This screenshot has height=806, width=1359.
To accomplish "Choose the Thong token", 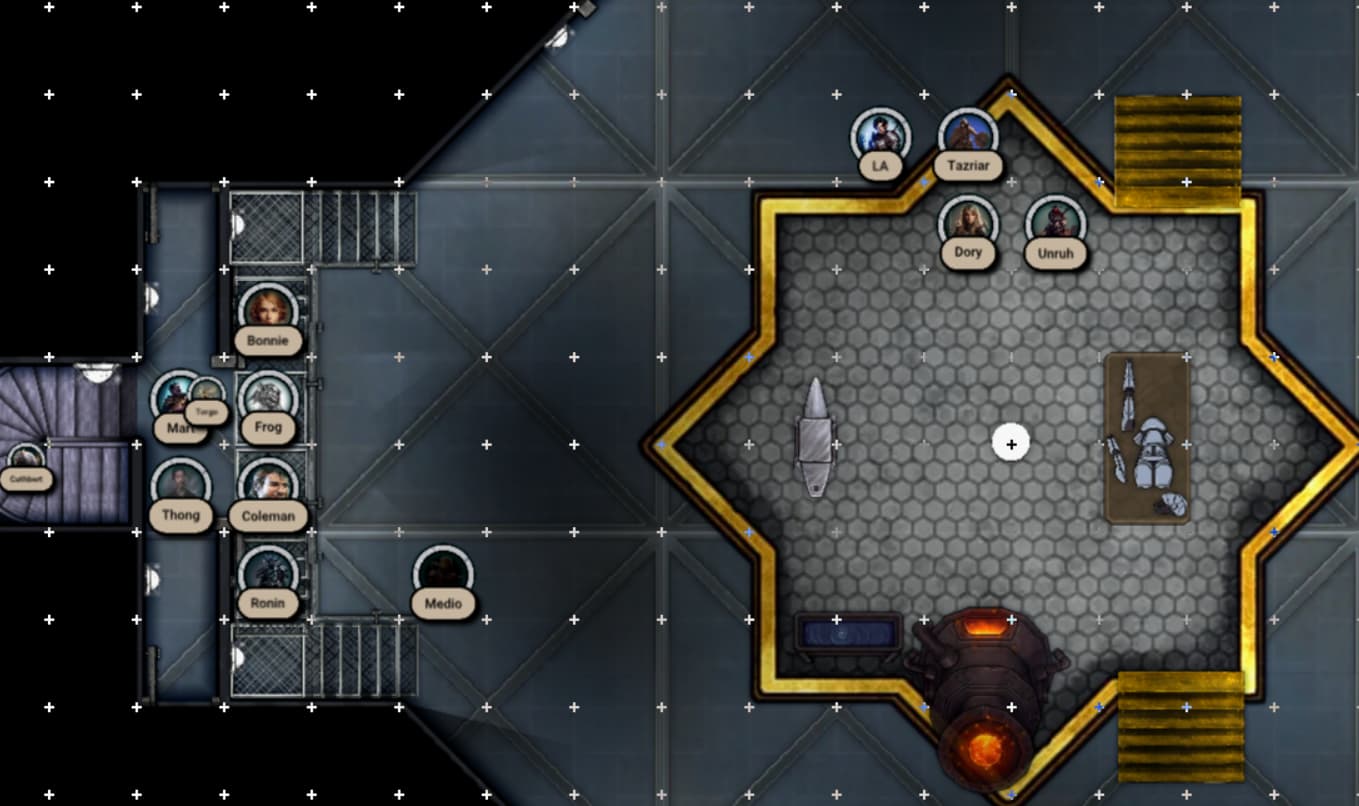I will [x=181, y=487].
